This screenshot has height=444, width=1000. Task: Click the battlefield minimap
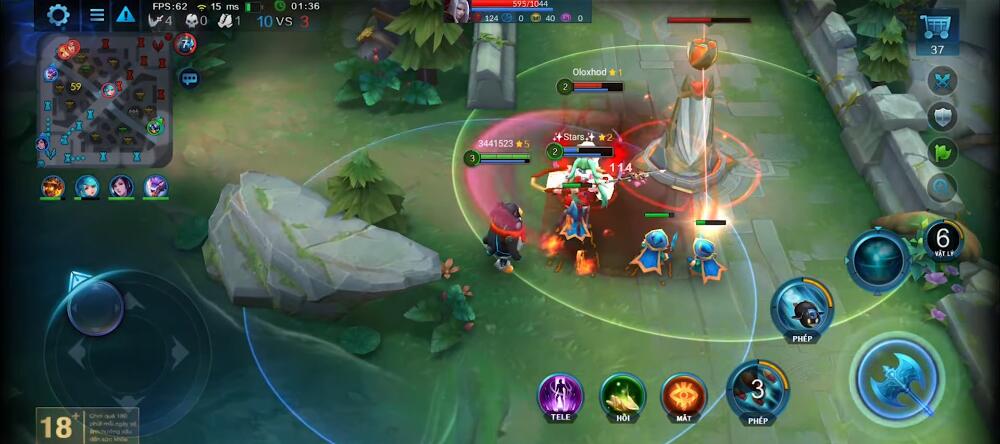pos(104,100)
